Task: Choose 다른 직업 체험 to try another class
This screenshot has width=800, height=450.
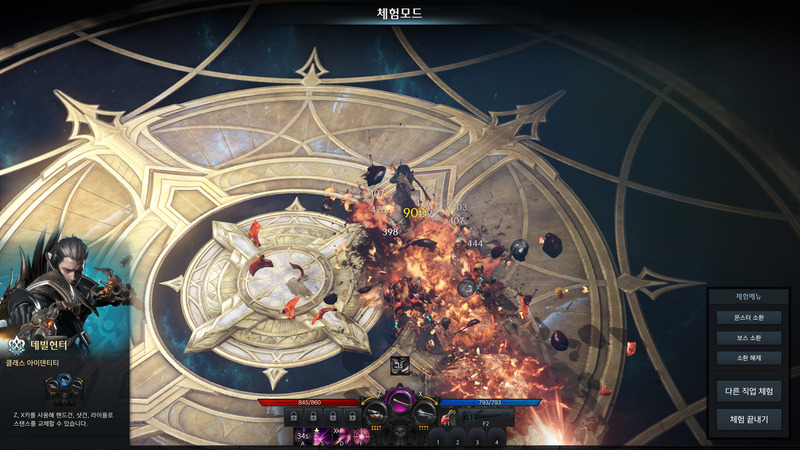Action: tap(749, 391)
